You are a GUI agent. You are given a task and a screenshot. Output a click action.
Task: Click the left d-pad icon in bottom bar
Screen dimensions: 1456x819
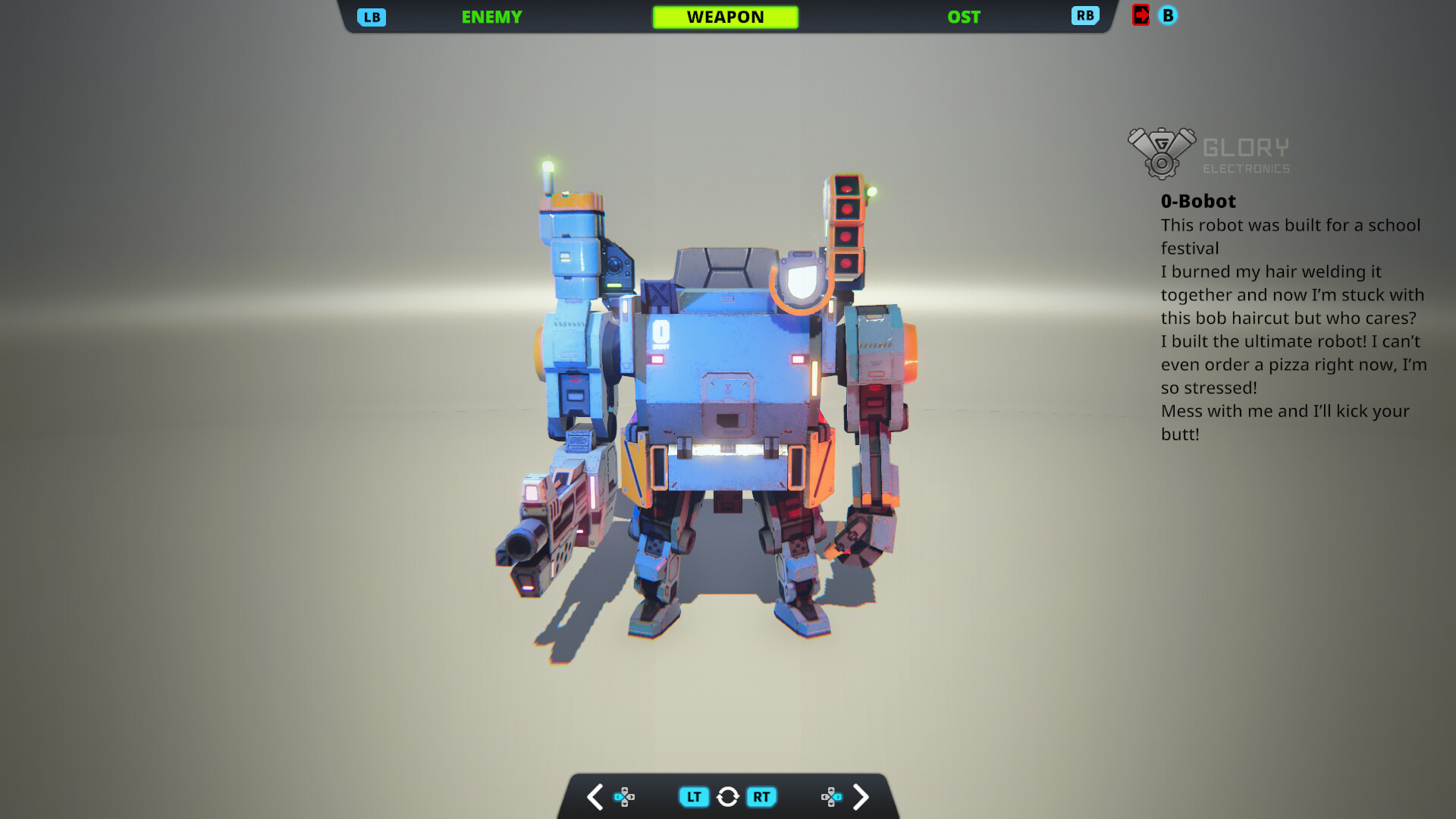pyautogui.click(x=625, y=796)
